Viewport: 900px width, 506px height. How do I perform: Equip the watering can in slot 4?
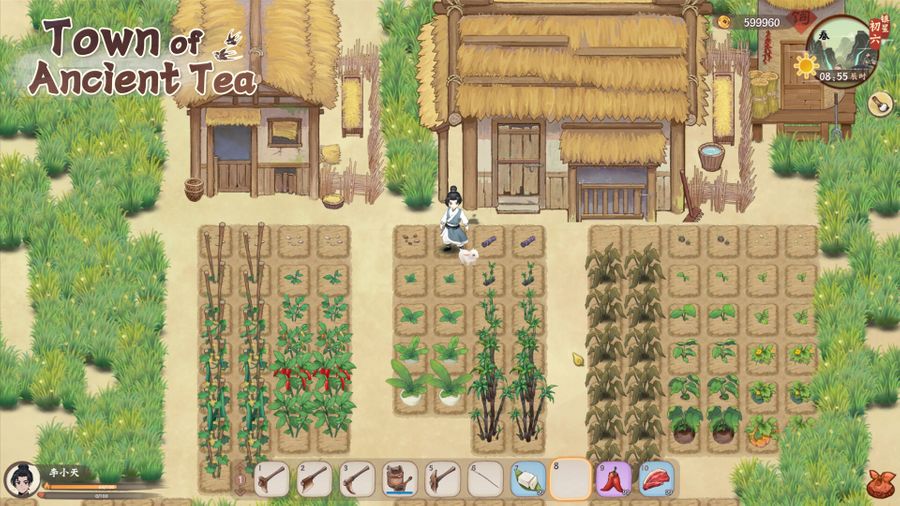pos(400,479)
